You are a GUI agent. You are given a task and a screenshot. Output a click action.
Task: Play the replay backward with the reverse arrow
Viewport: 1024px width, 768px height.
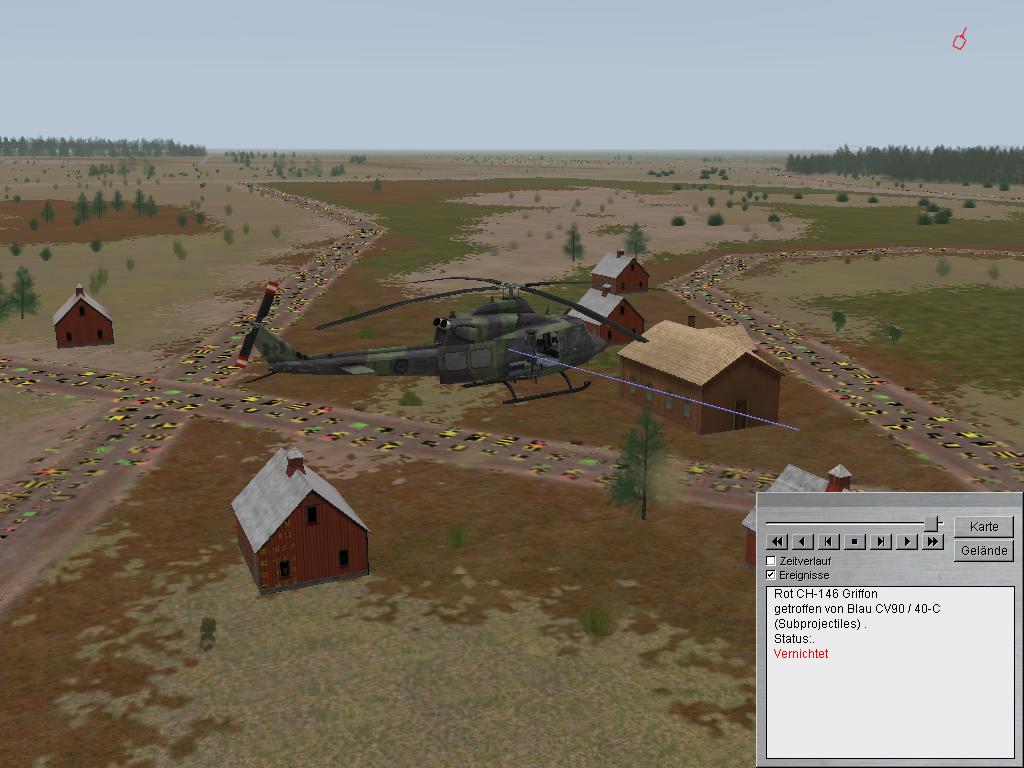tap(803, 542)
